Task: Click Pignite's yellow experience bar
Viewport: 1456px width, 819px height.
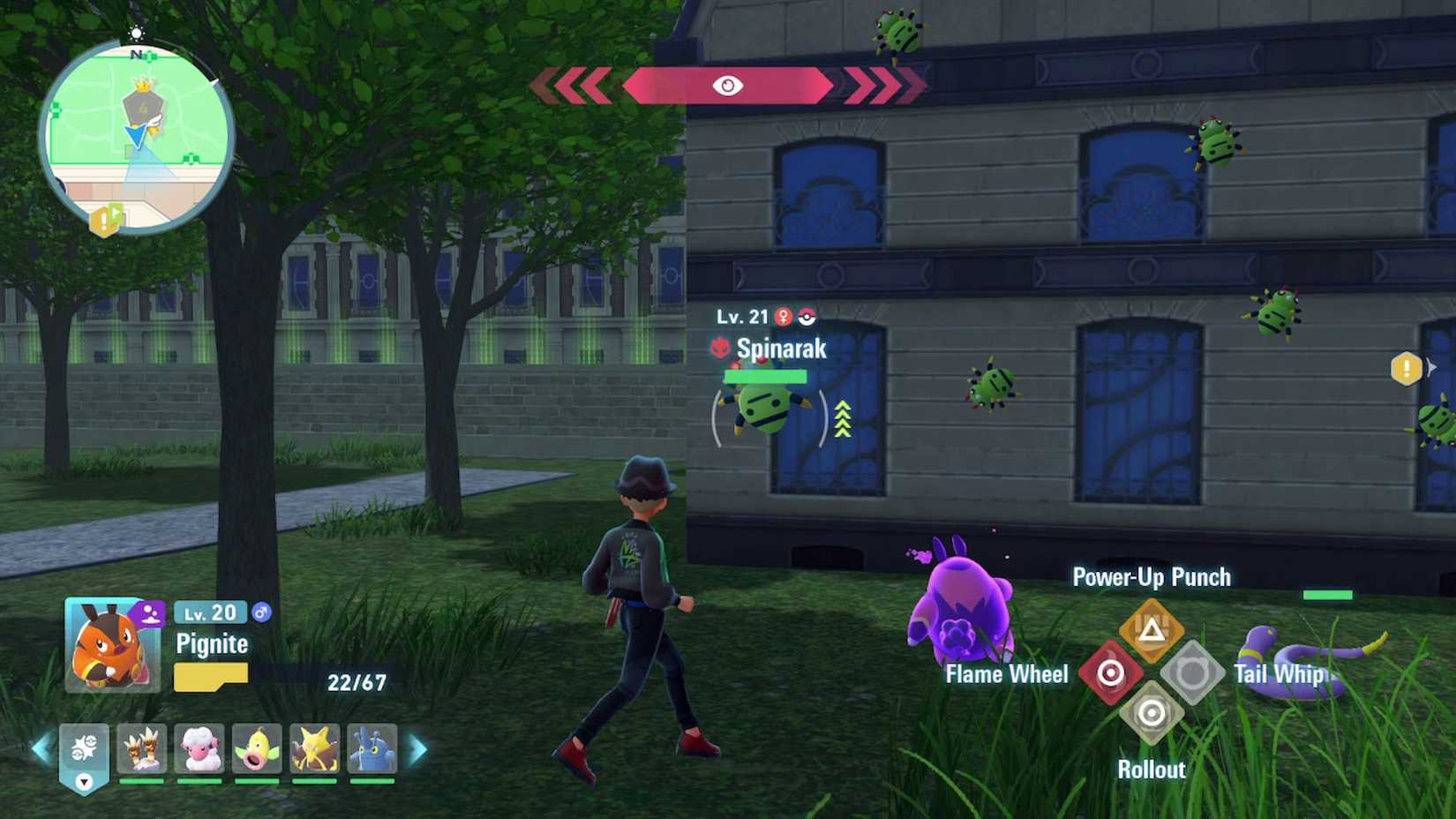Action: coord(209,678)
